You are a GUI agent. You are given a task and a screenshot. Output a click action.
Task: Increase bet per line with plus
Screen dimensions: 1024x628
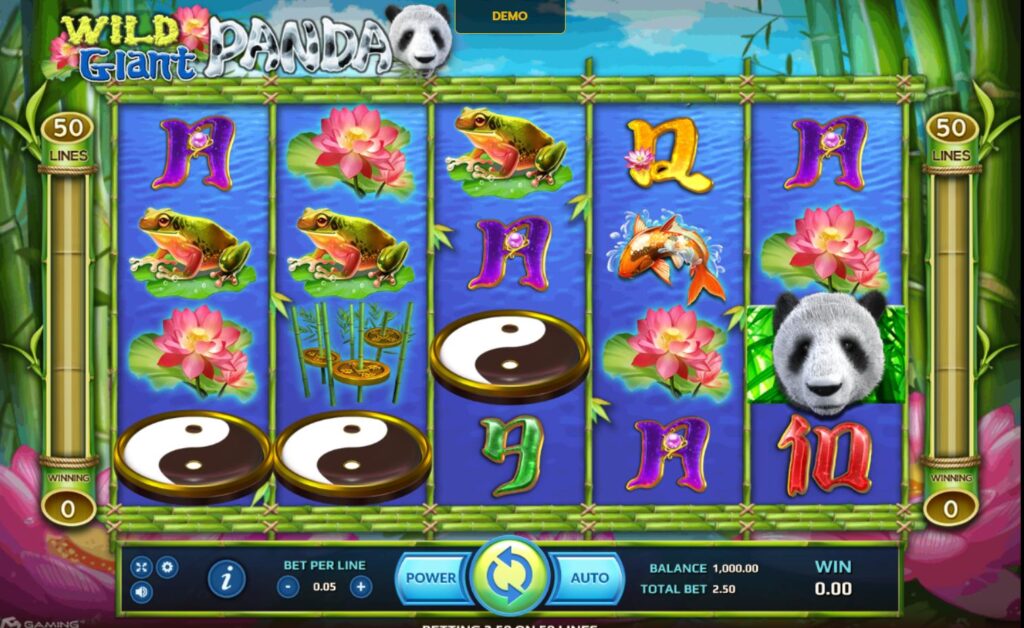coord(361,587)
